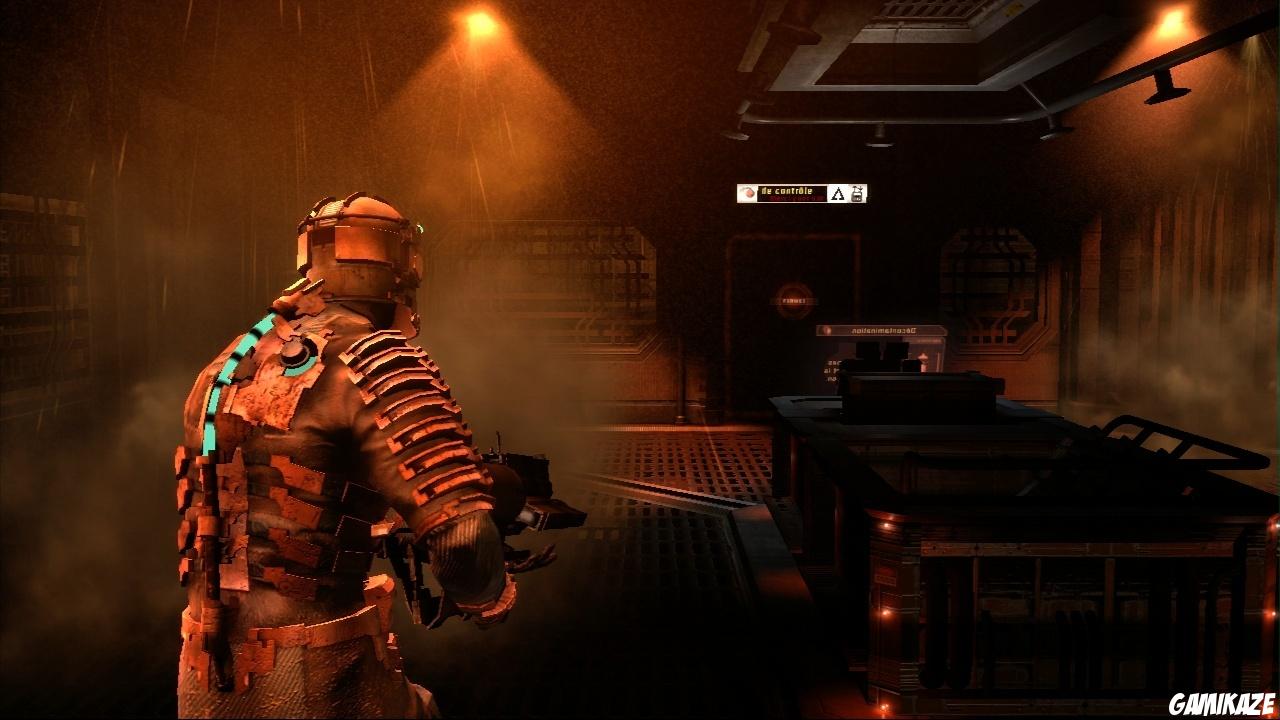Click the device icon at the banner's right end

[858, 194]
